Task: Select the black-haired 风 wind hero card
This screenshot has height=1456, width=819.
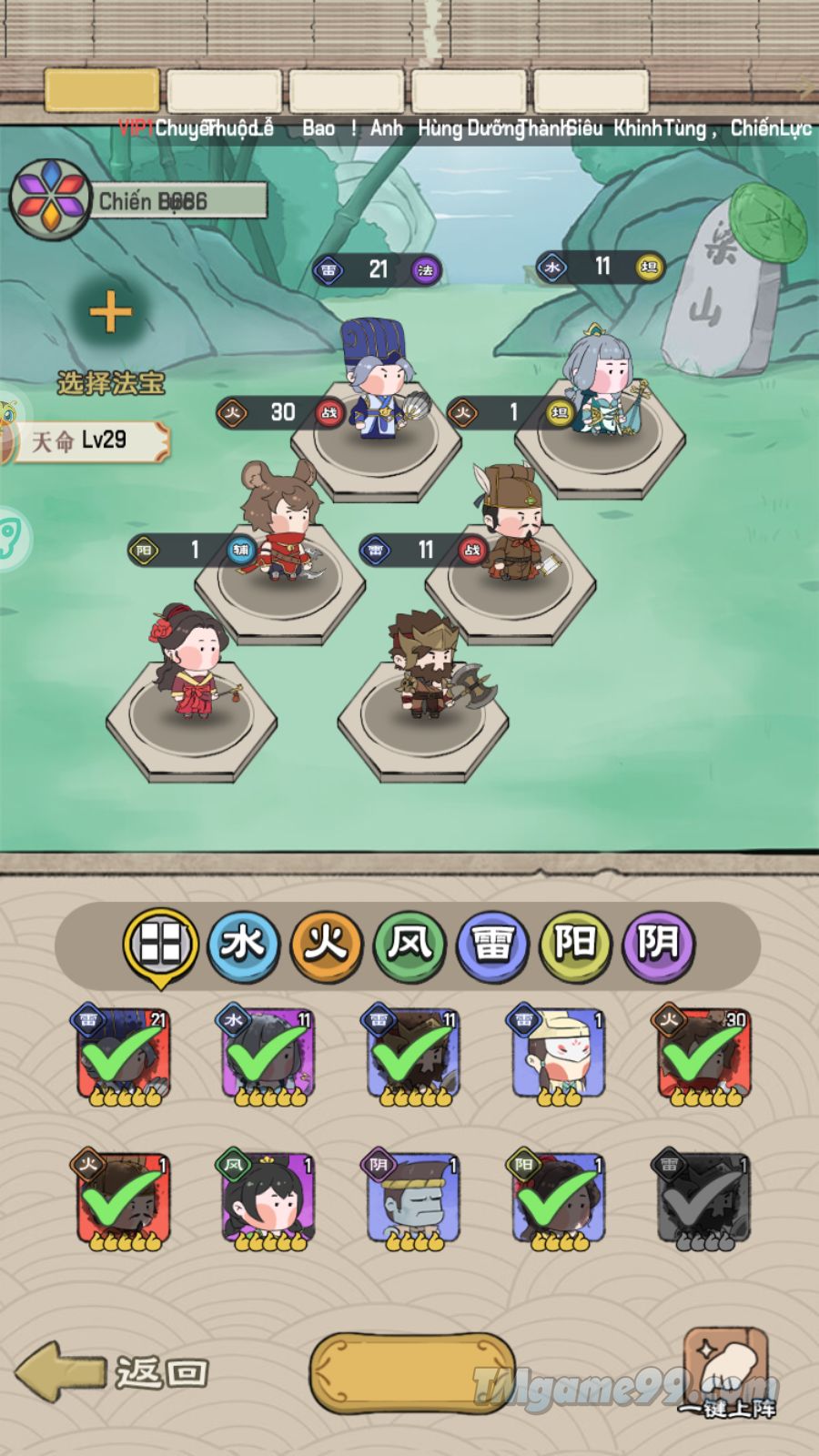Action: pyautogui.click(x=268, y=1201)
